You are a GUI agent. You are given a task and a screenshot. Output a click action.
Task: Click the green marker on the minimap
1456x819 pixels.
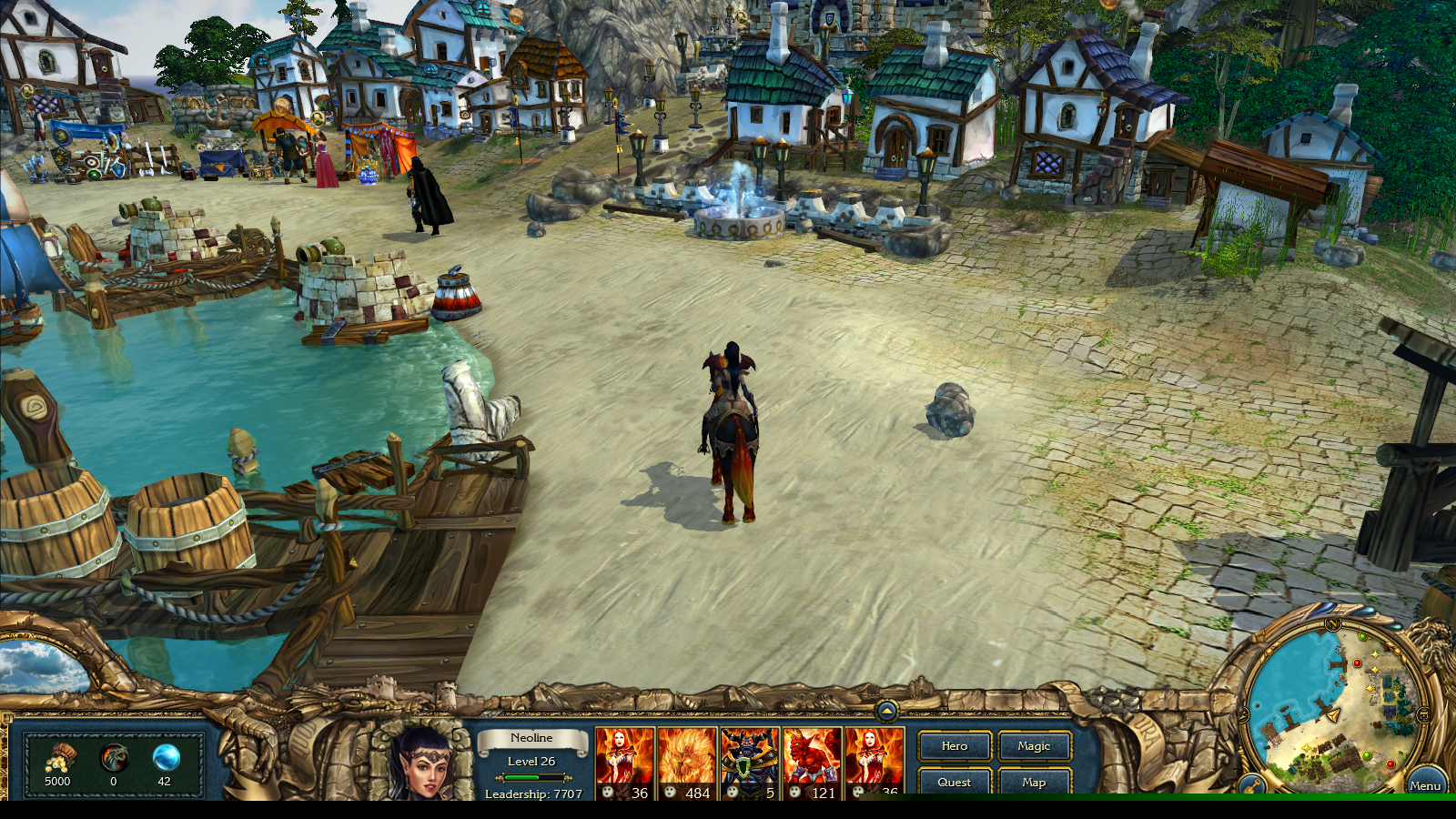tap(1363, 636)
